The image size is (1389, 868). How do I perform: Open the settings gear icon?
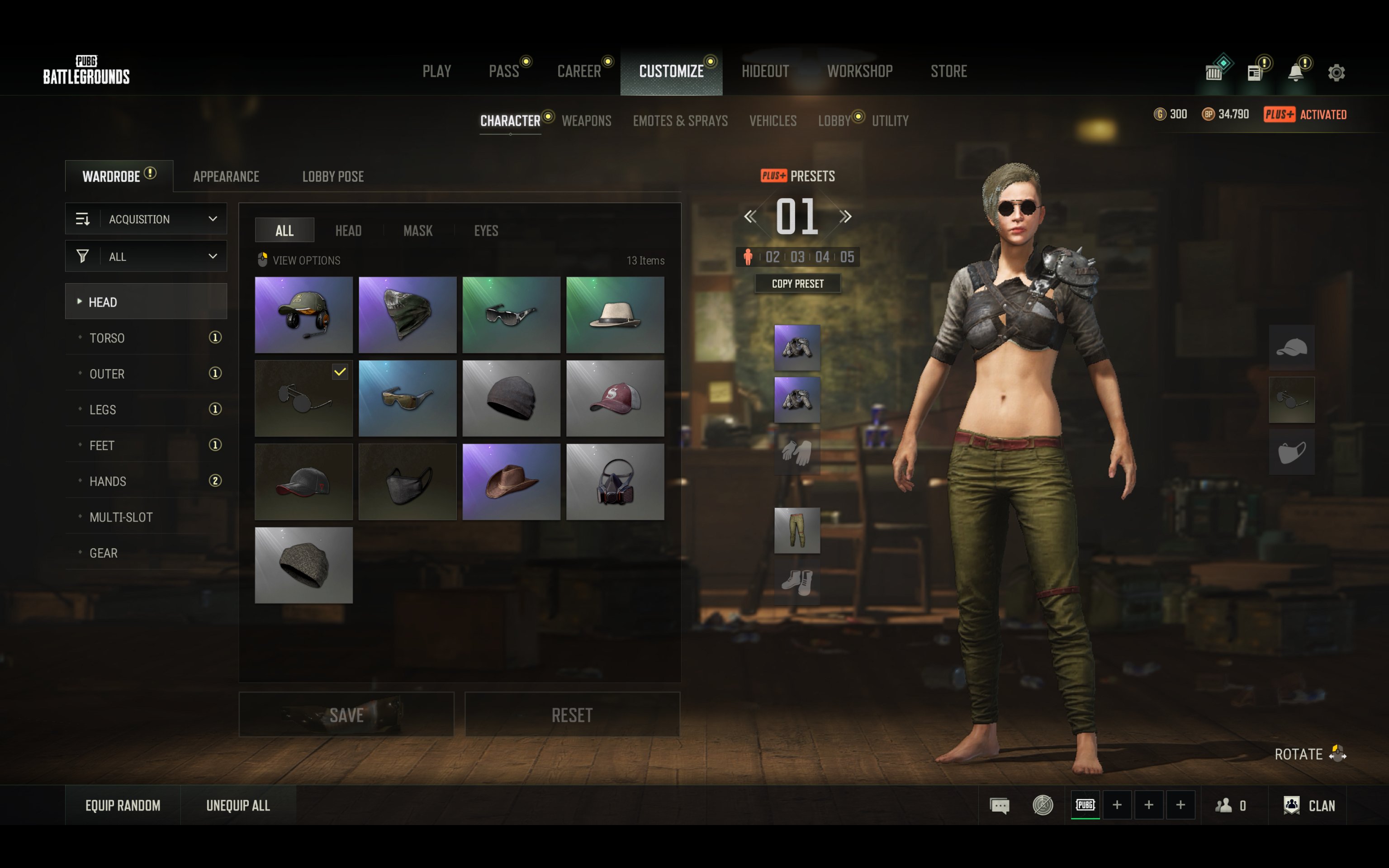(x=1336, y=72)
